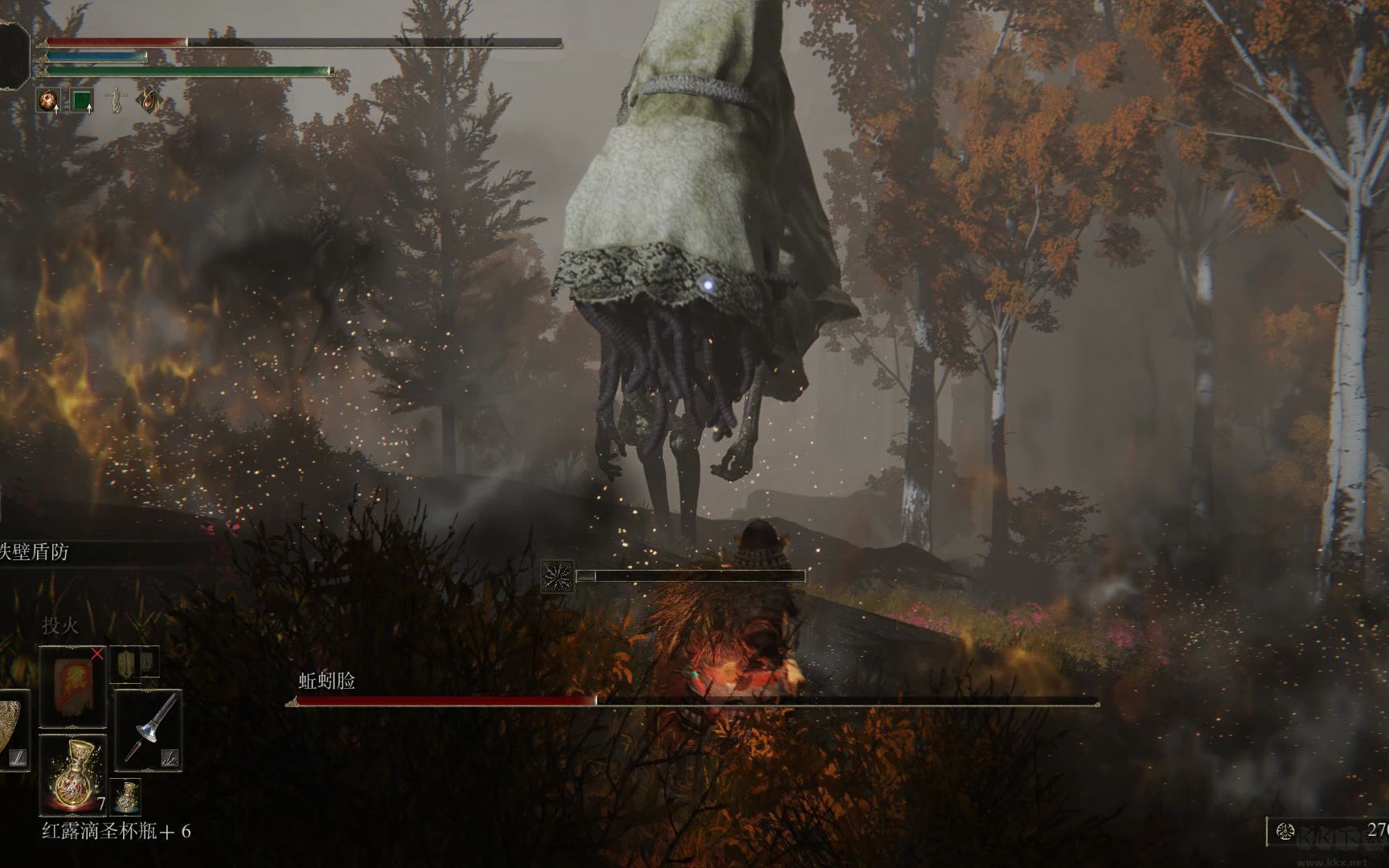This screenshot has width=1389, height=868.
Task: Inspect the green stamina buff icon
Action: coord(81,101)
